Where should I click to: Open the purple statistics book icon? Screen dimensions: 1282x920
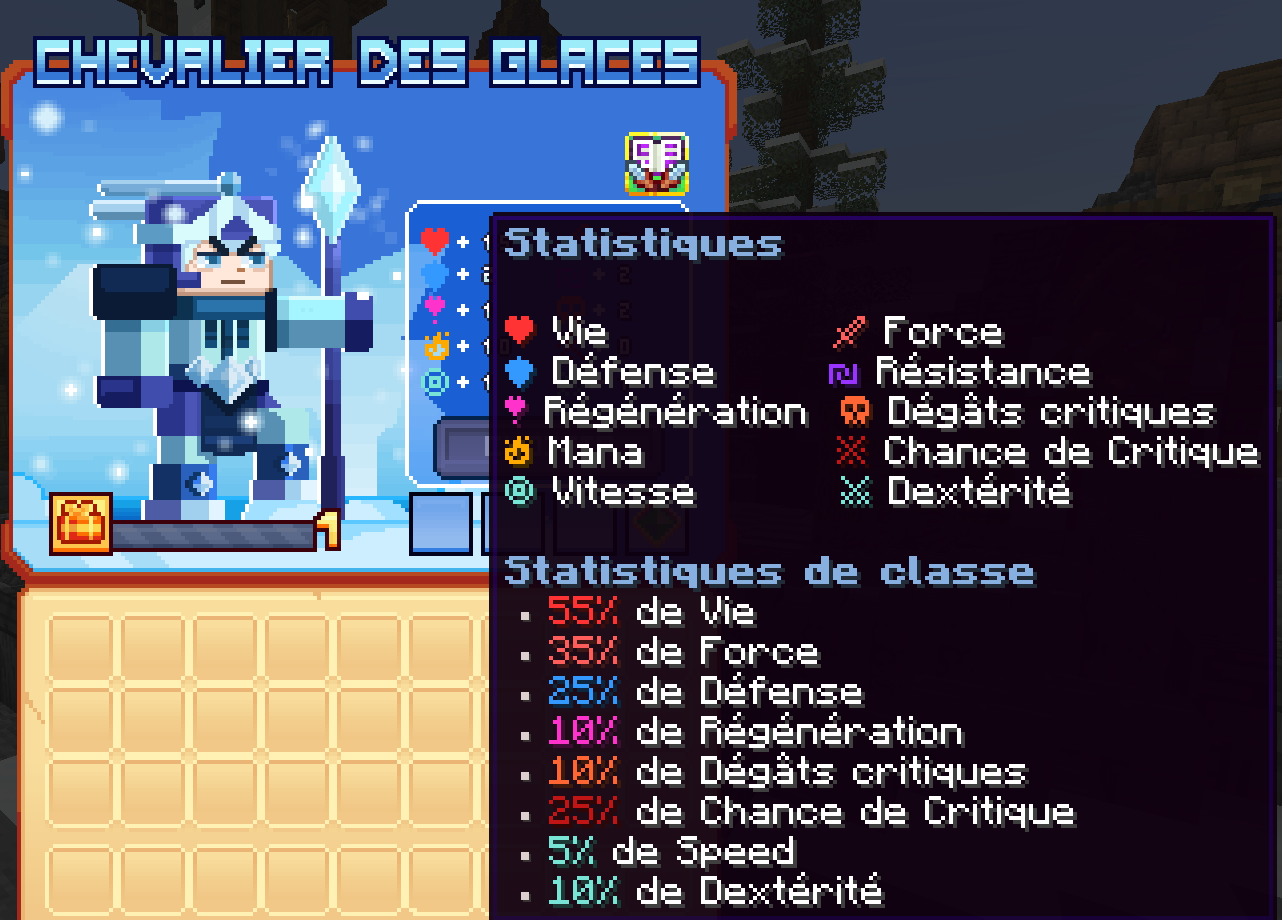(x=656, y=163)
